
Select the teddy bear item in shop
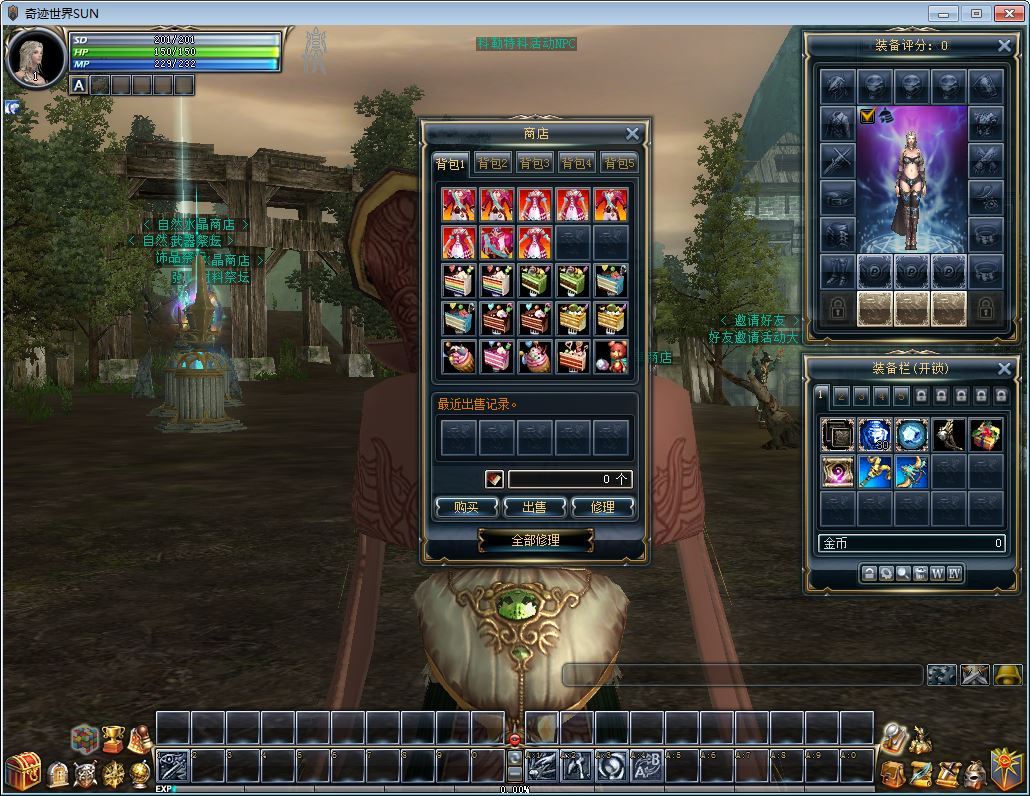[x=611, y=357]
